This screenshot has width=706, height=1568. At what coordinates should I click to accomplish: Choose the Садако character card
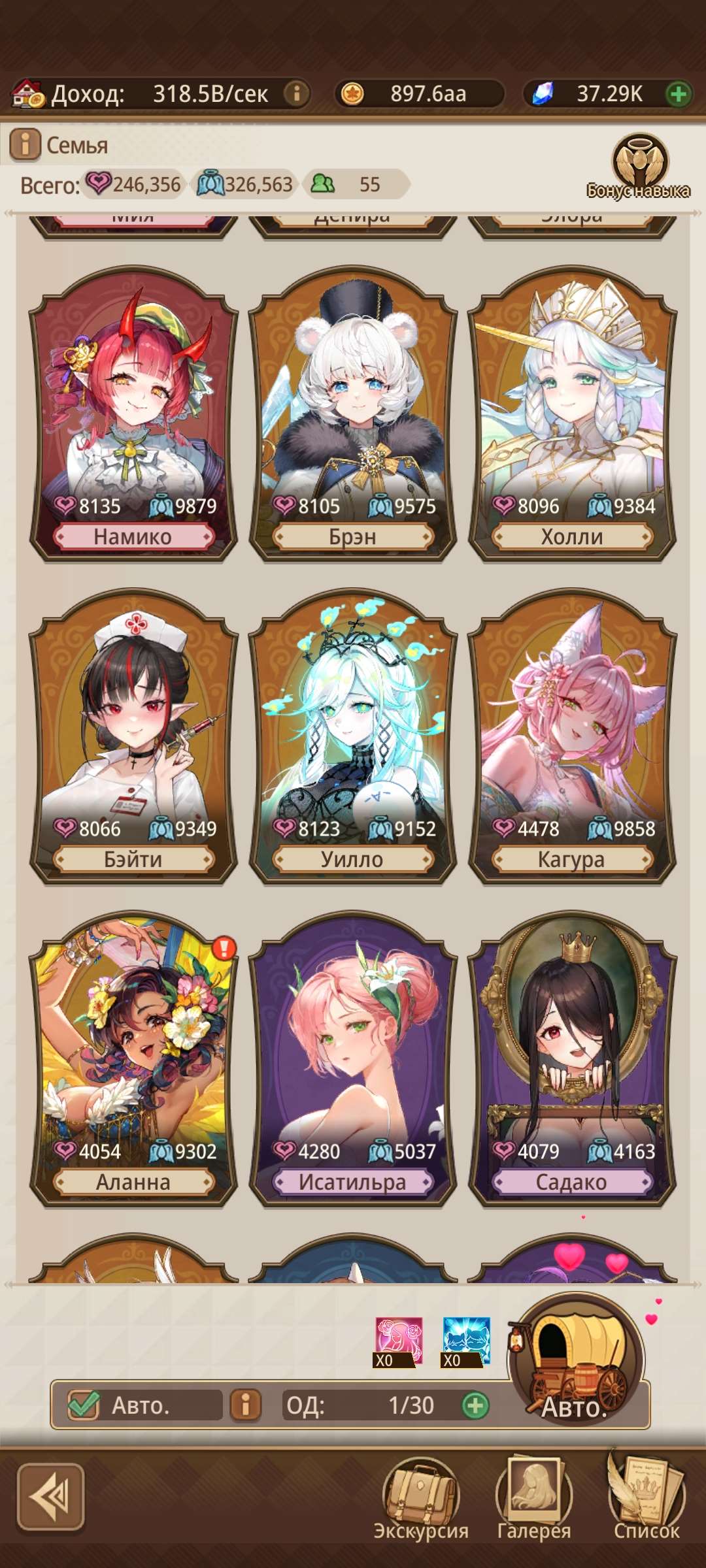tap(572, 1060)
